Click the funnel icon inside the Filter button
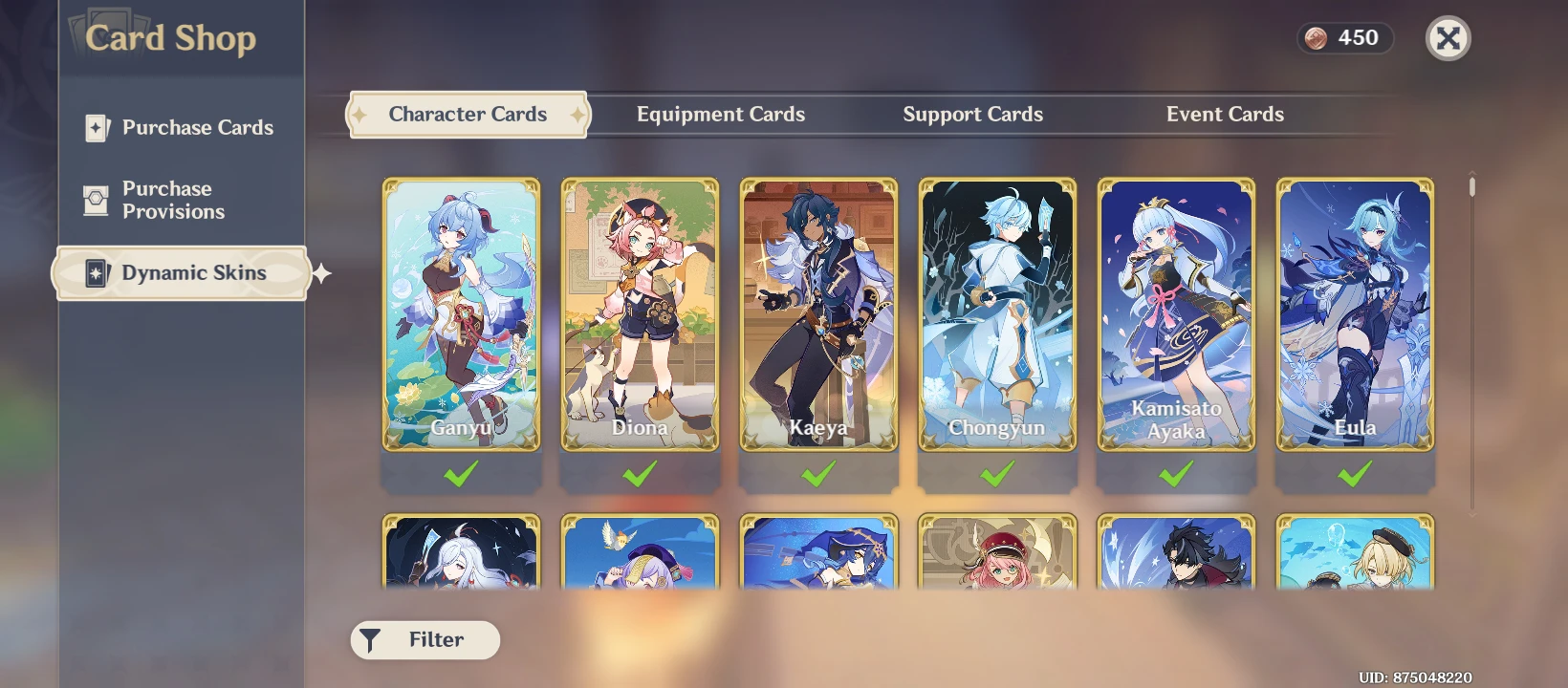The height and width of the screenshot is (688, 1568). [x=371, y=640]
